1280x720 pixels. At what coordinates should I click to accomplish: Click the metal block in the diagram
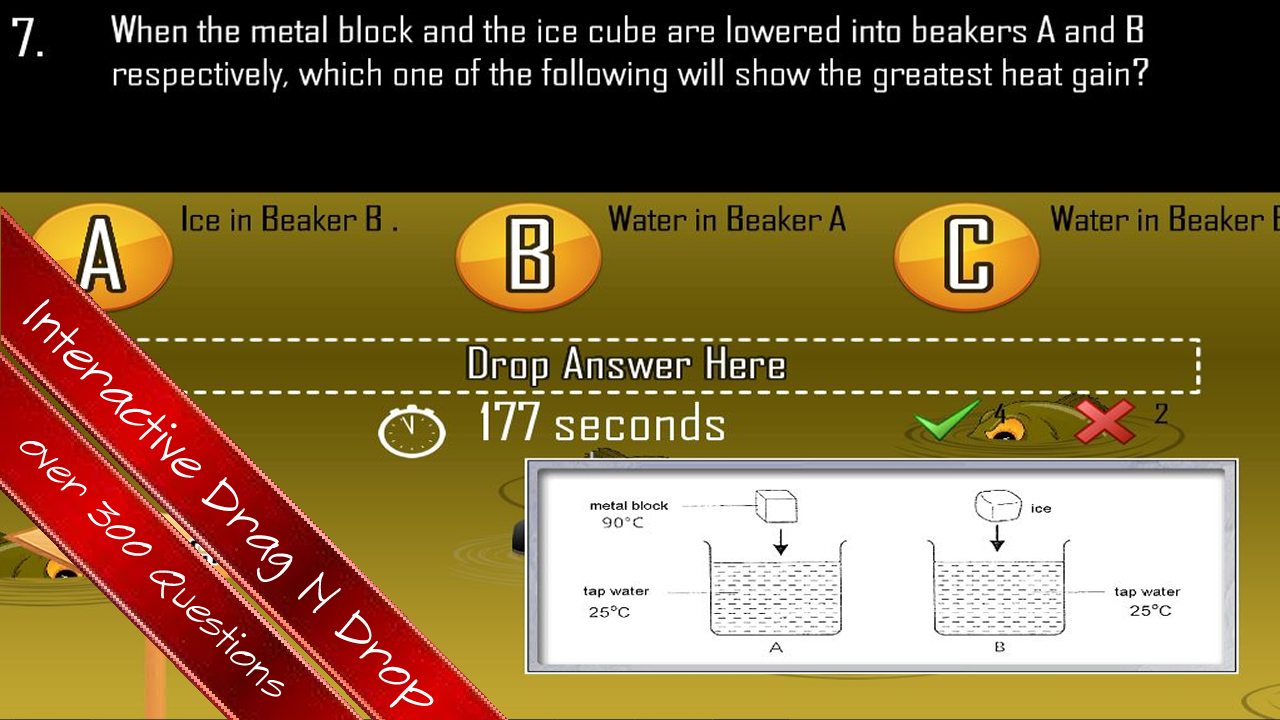coord(775,505)
